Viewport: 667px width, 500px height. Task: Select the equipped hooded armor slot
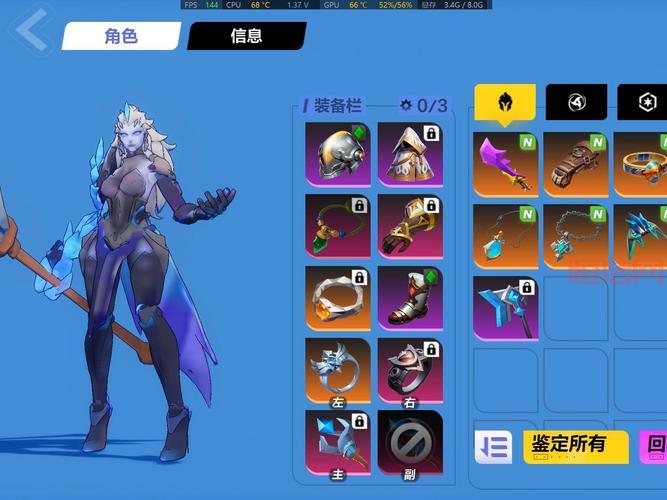pos(410,154)
